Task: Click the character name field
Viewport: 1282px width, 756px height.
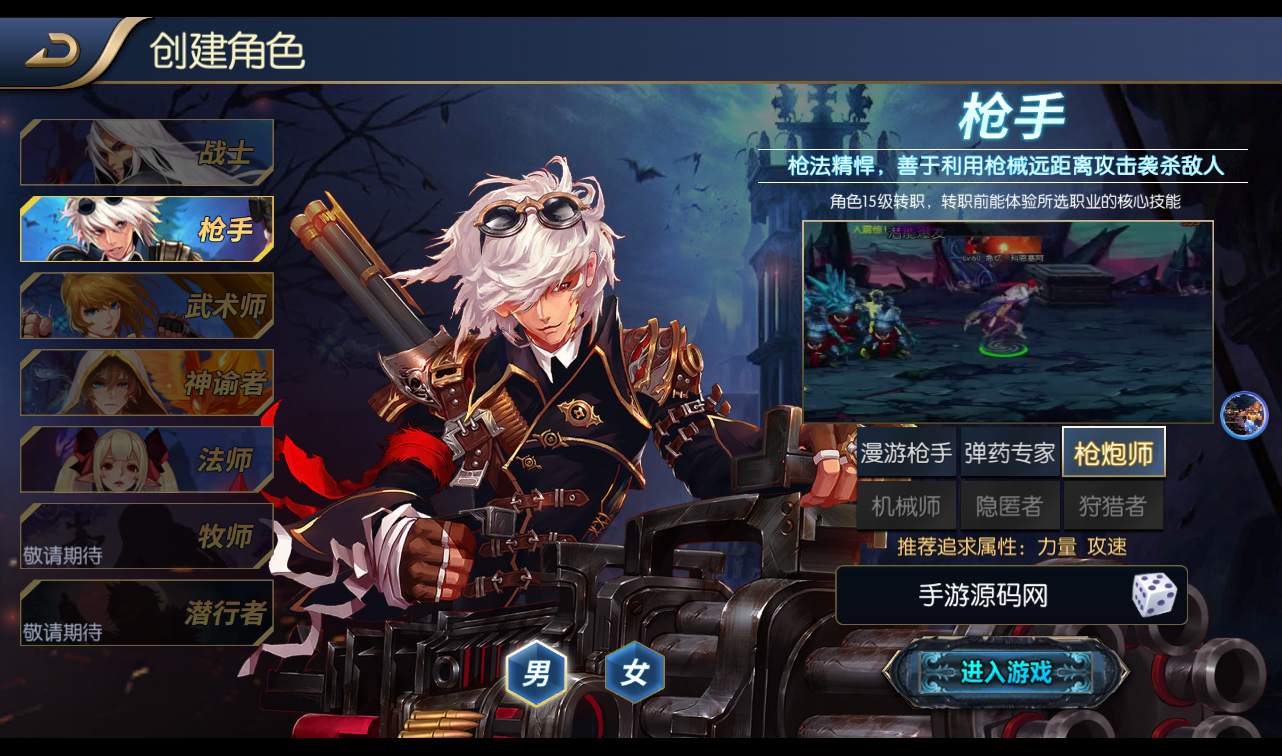Action: 982,595
